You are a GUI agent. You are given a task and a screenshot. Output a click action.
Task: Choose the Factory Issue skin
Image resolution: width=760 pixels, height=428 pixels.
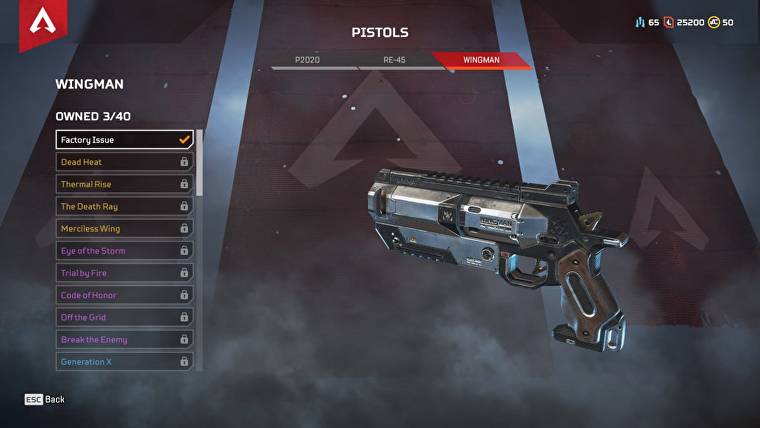pyautogui.click(x=124, y=140)
